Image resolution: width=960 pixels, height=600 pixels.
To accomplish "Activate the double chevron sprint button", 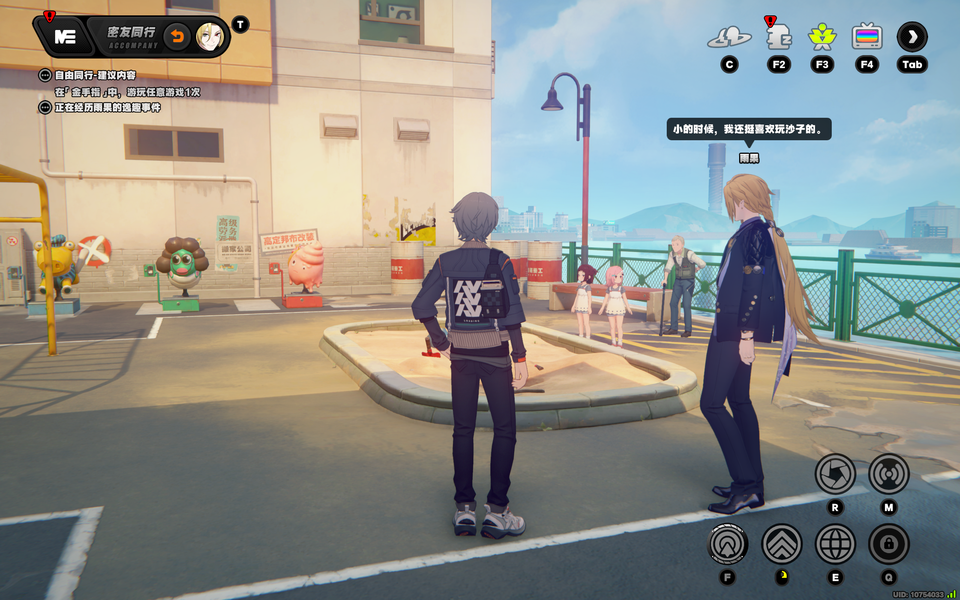I will [x=782, y=544].
